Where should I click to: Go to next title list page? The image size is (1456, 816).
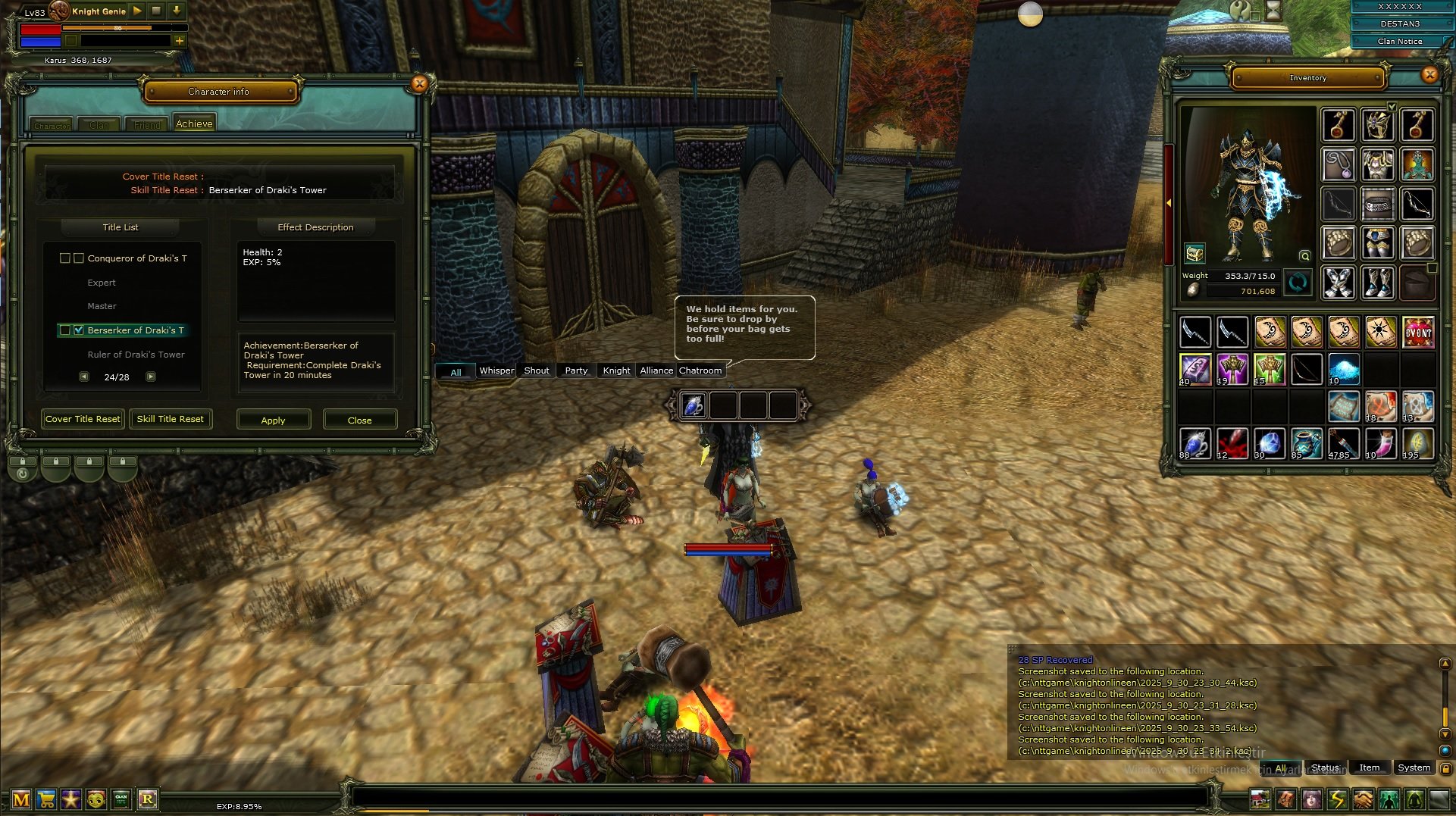(151, 377)
